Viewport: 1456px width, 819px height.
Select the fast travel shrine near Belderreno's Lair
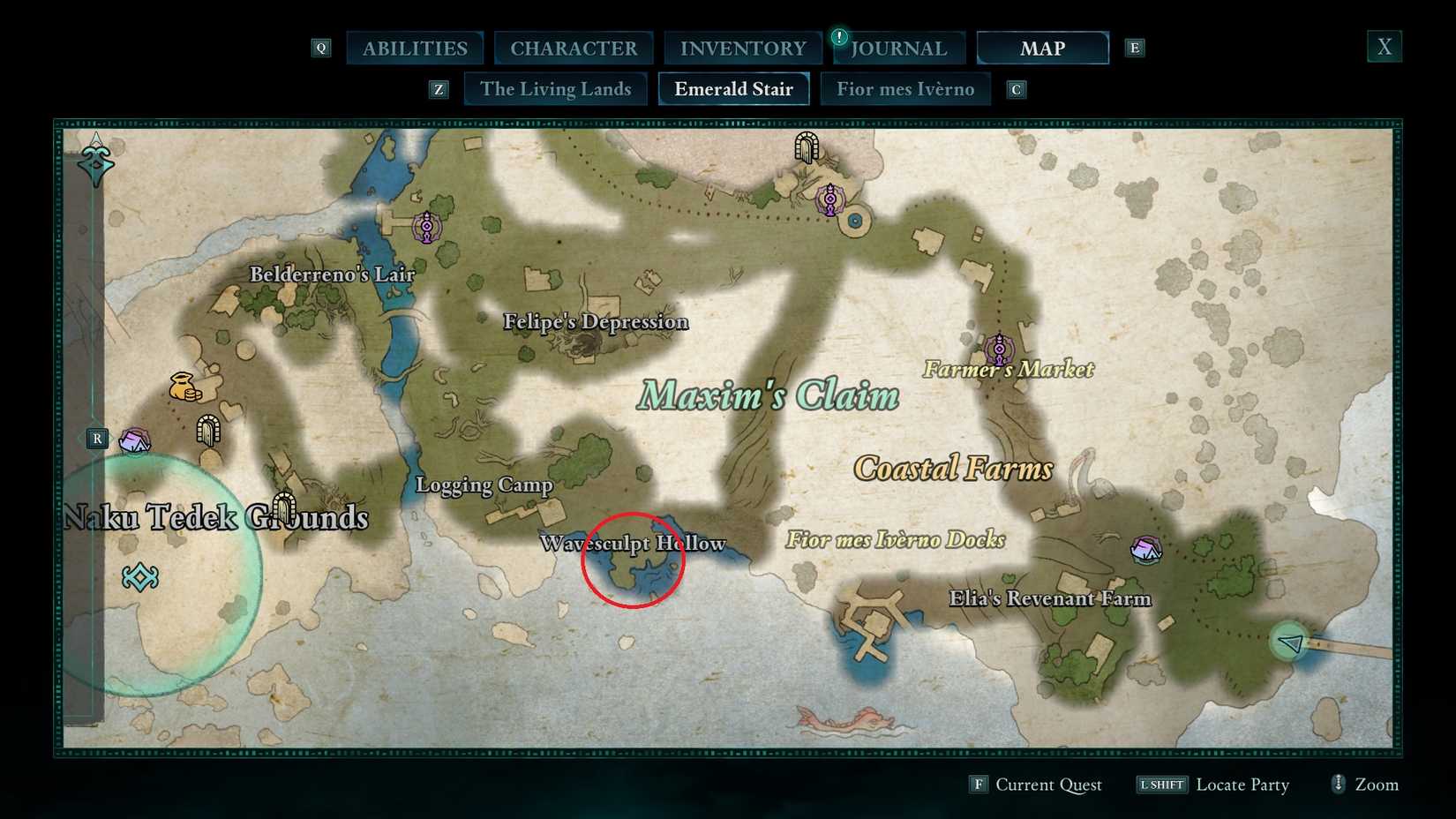[426, 228]
